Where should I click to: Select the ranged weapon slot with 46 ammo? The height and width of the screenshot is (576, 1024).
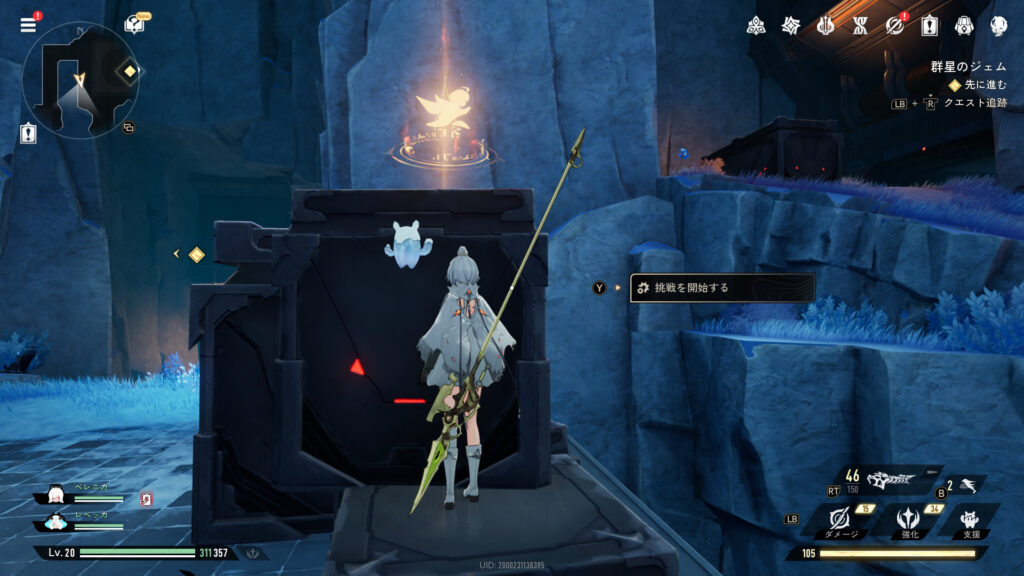[x=888, y=481]
